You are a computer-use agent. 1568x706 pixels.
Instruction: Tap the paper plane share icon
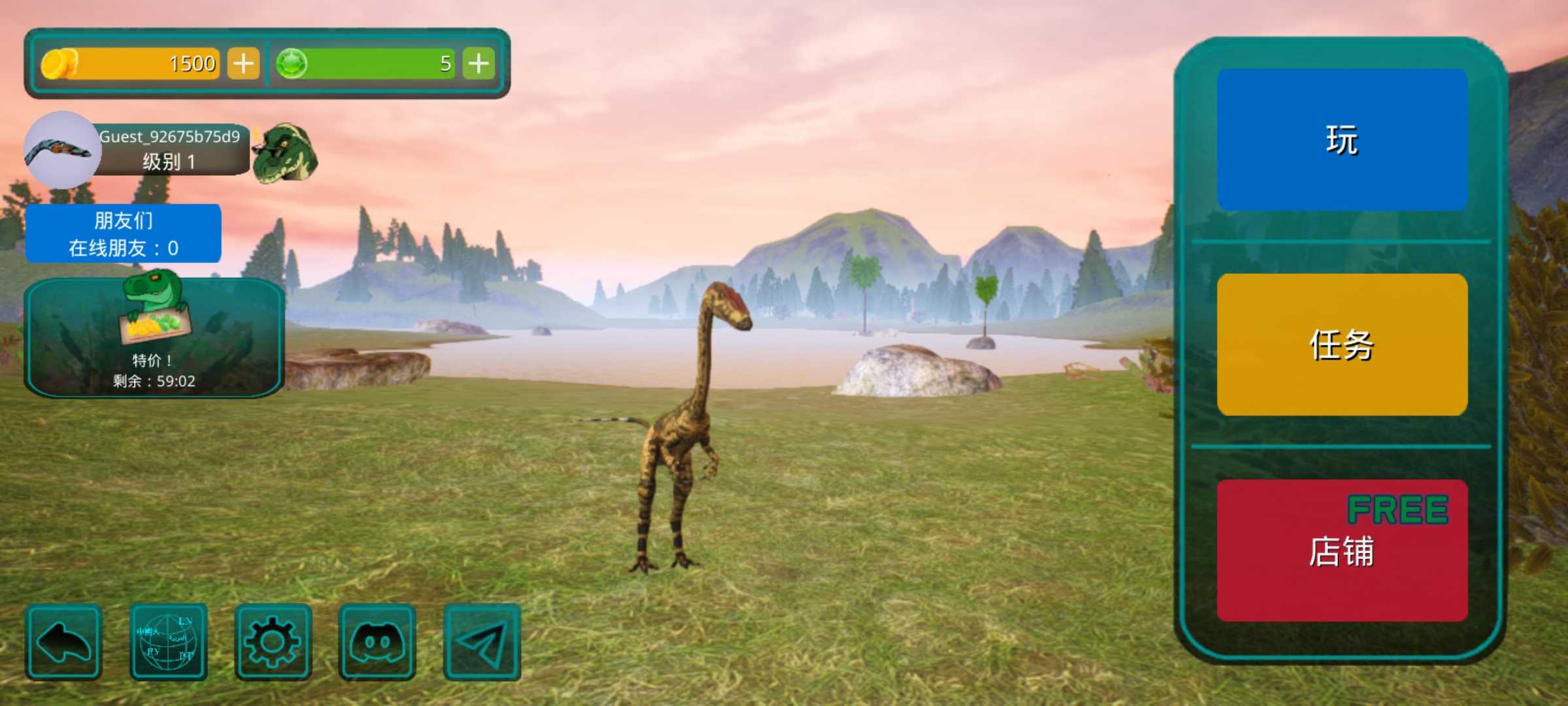click(x=482, y=642)
